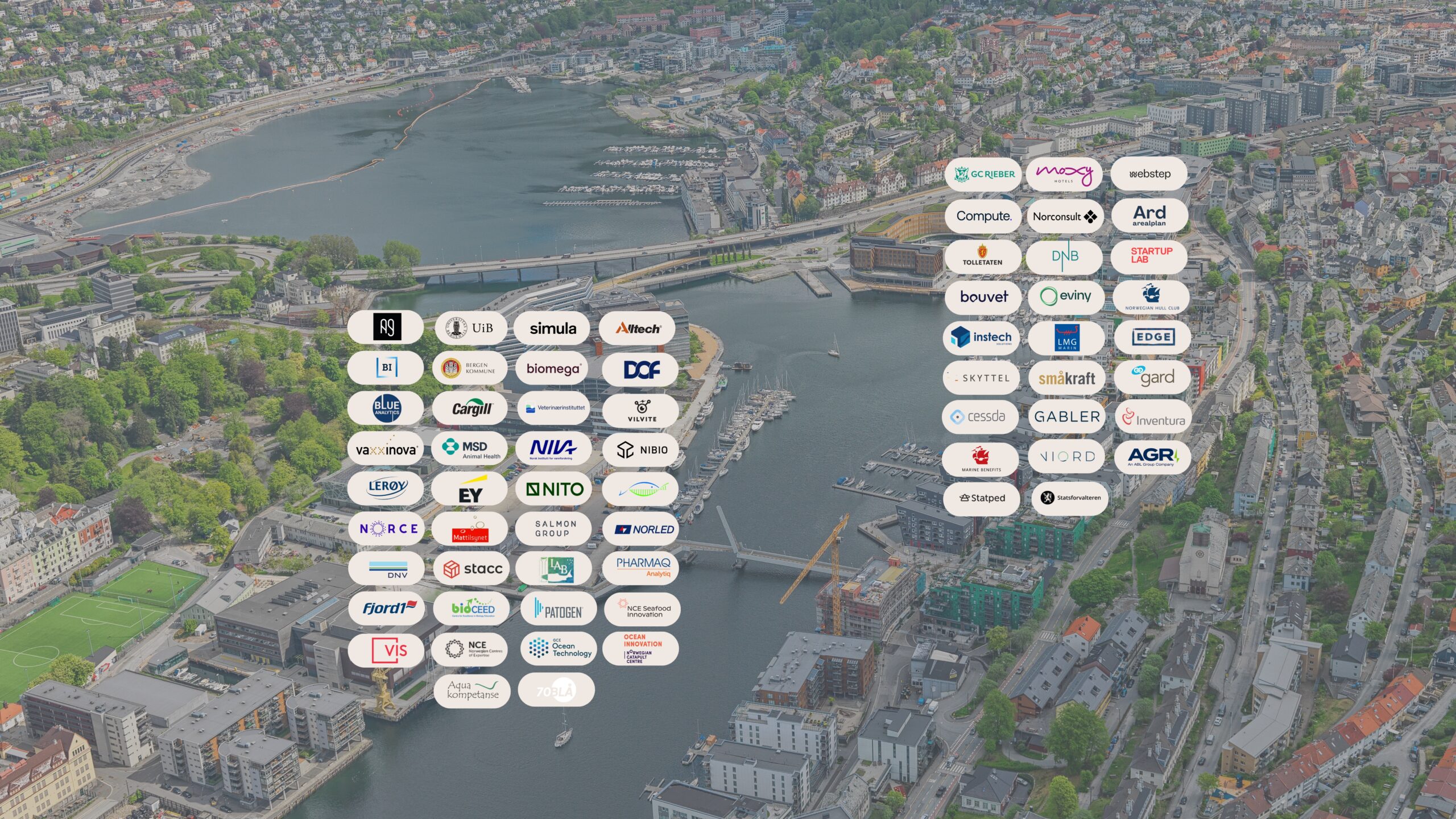Choose the Cargill logo pill
This screenshot has width=1456, height=819.
(x=470, y=408)
